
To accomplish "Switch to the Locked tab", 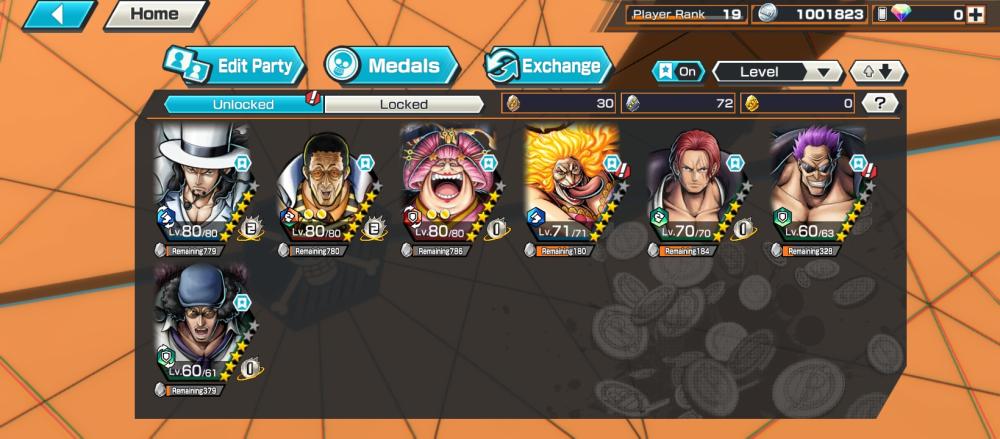I will pos(404,104).
